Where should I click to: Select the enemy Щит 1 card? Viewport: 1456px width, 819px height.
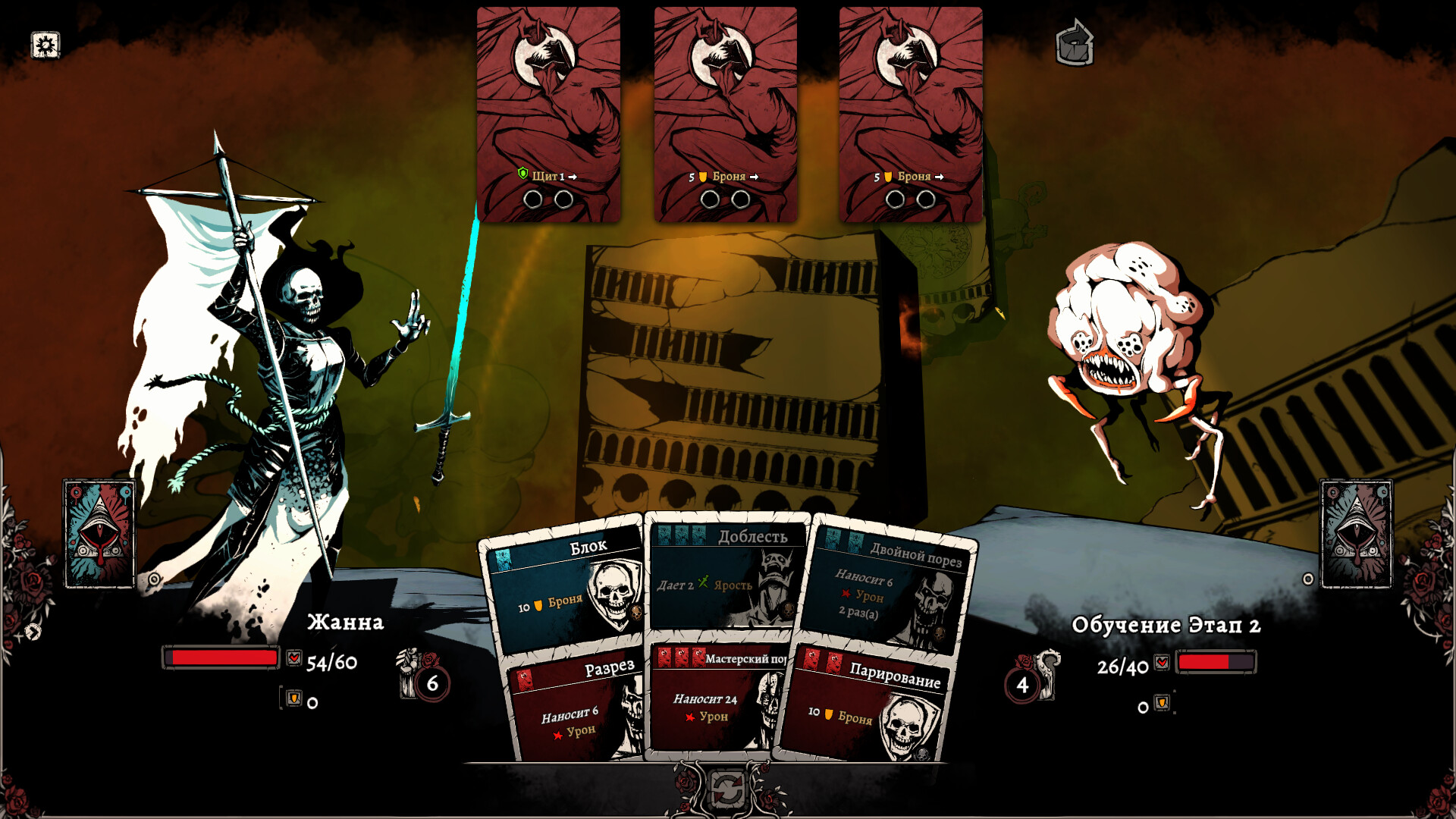click(x=548, y=114)
